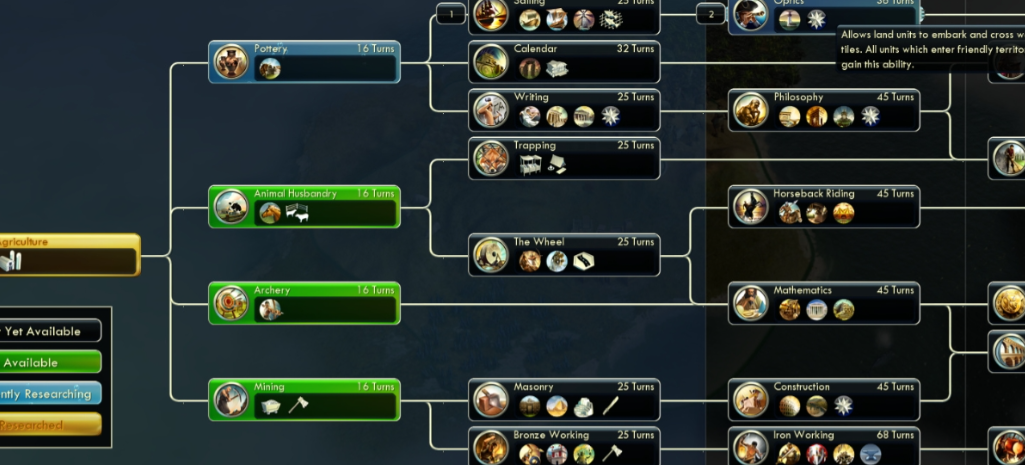Select the Calendar technology box
Viewport: 1025px width, 465px height.
(564, 61)
